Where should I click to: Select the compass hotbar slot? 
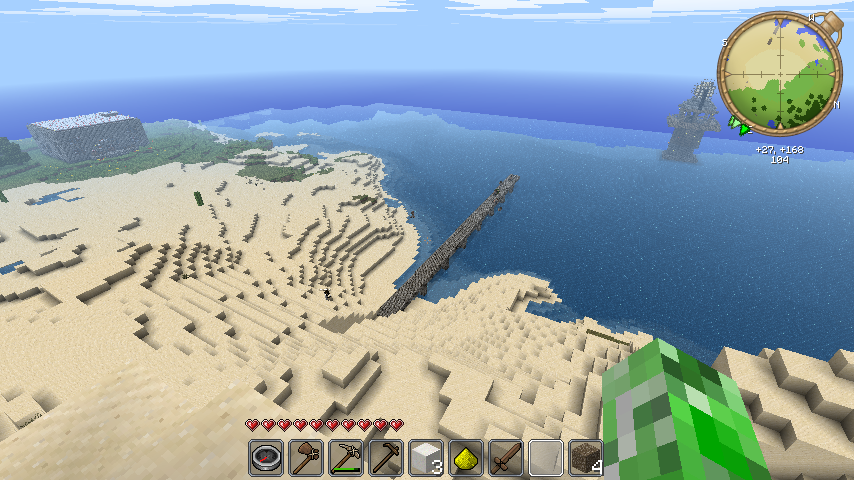click(266, 458)
